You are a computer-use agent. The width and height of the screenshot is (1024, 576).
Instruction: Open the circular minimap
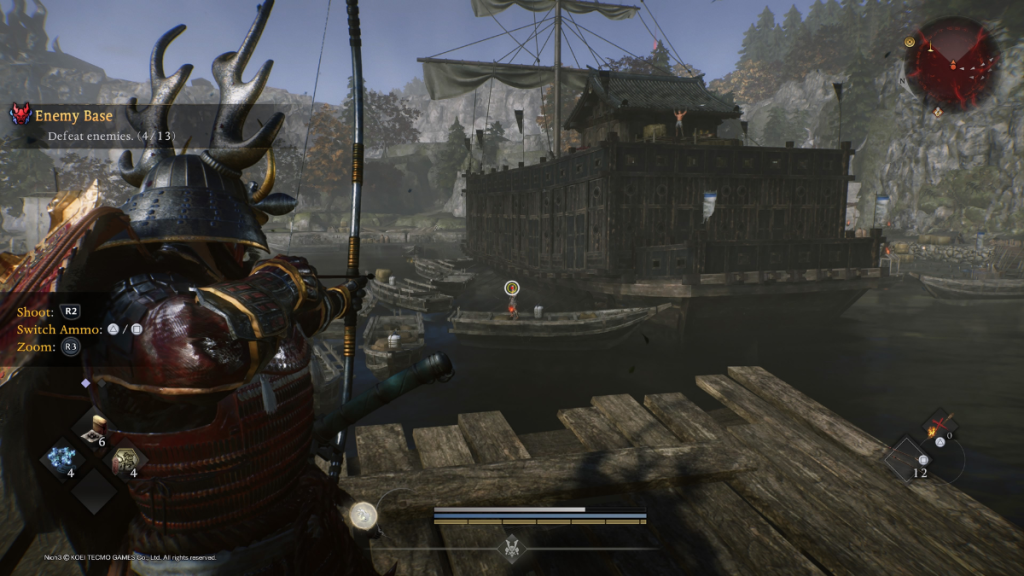952,64
